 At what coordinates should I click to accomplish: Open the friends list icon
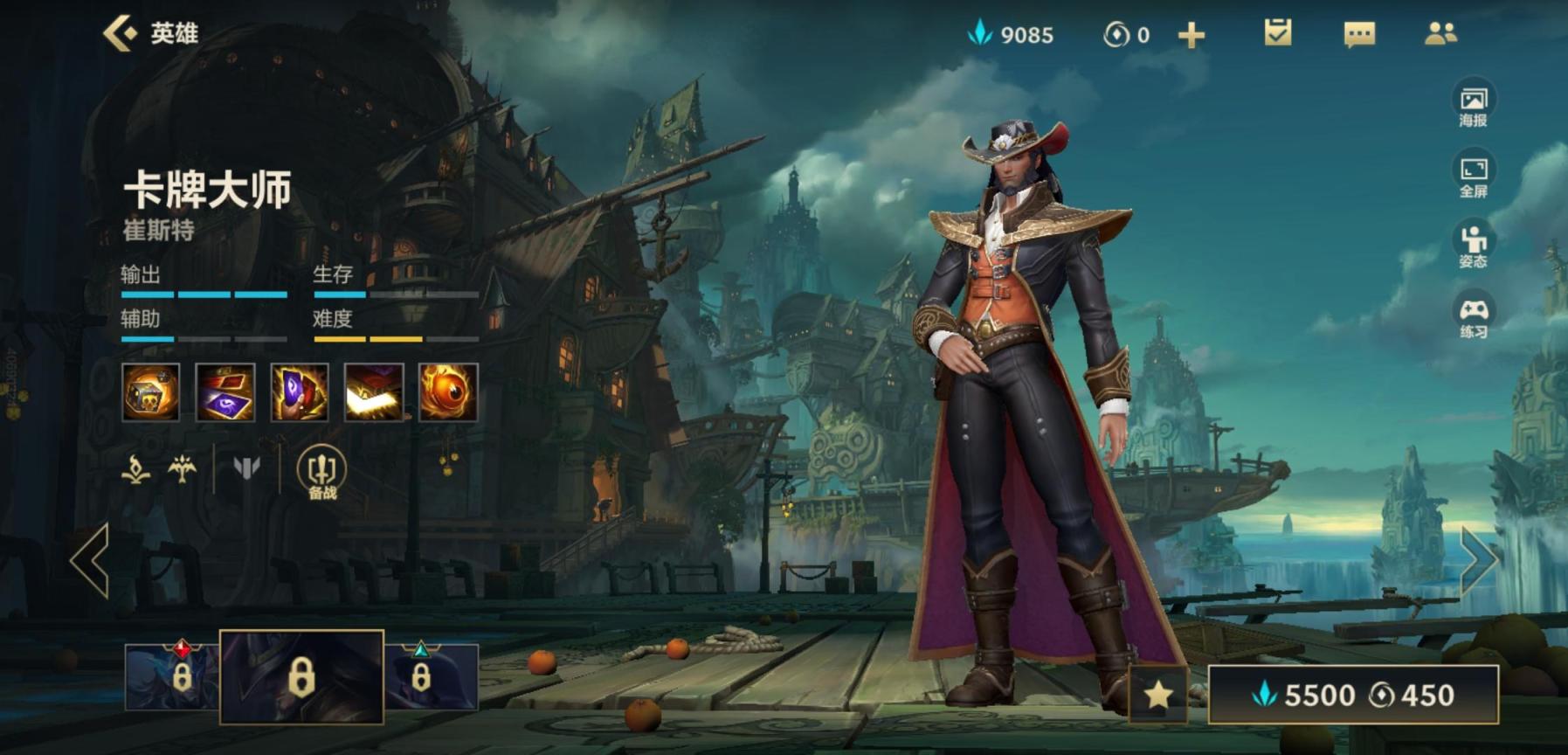pyautogui.click(x=1440, y=33)
